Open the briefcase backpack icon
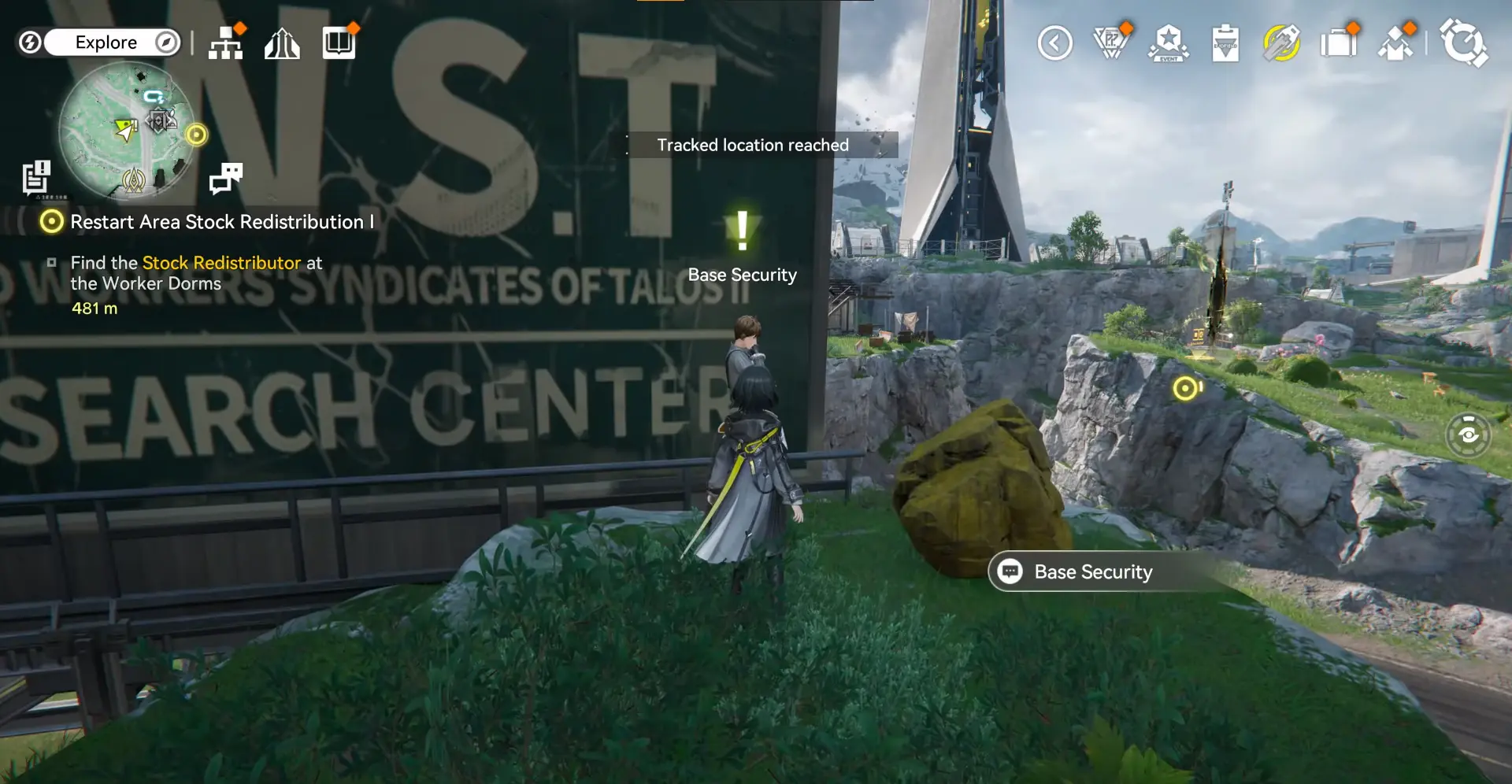 click(x=1339, y=43)
